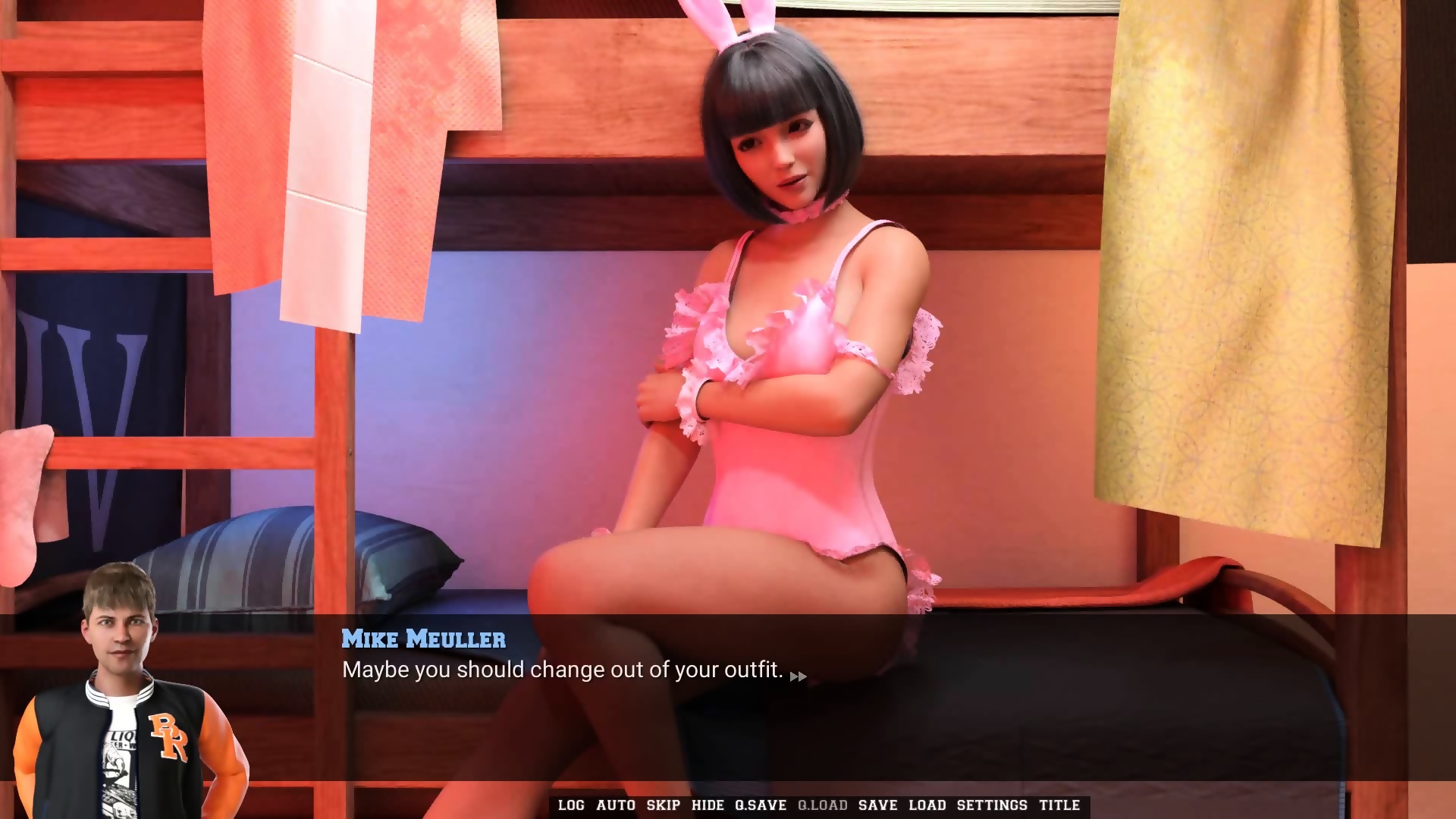Quick save with Q.Save
1456x819 pixels.
tap(760, 805)
